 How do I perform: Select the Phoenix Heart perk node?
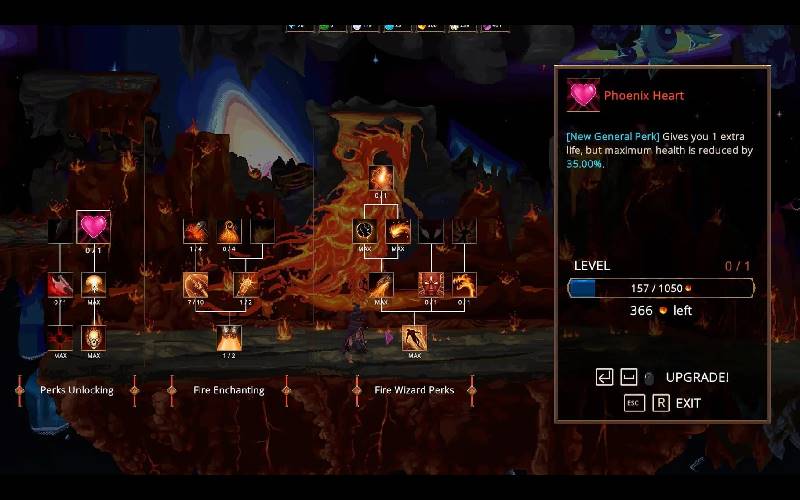(x=93, y=227)
